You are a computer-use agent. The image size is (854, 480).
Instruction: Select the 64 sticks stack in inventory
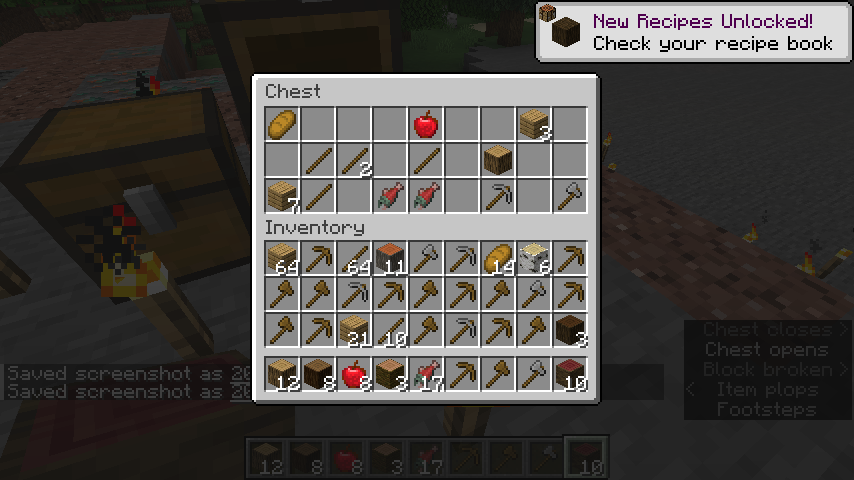354,259
